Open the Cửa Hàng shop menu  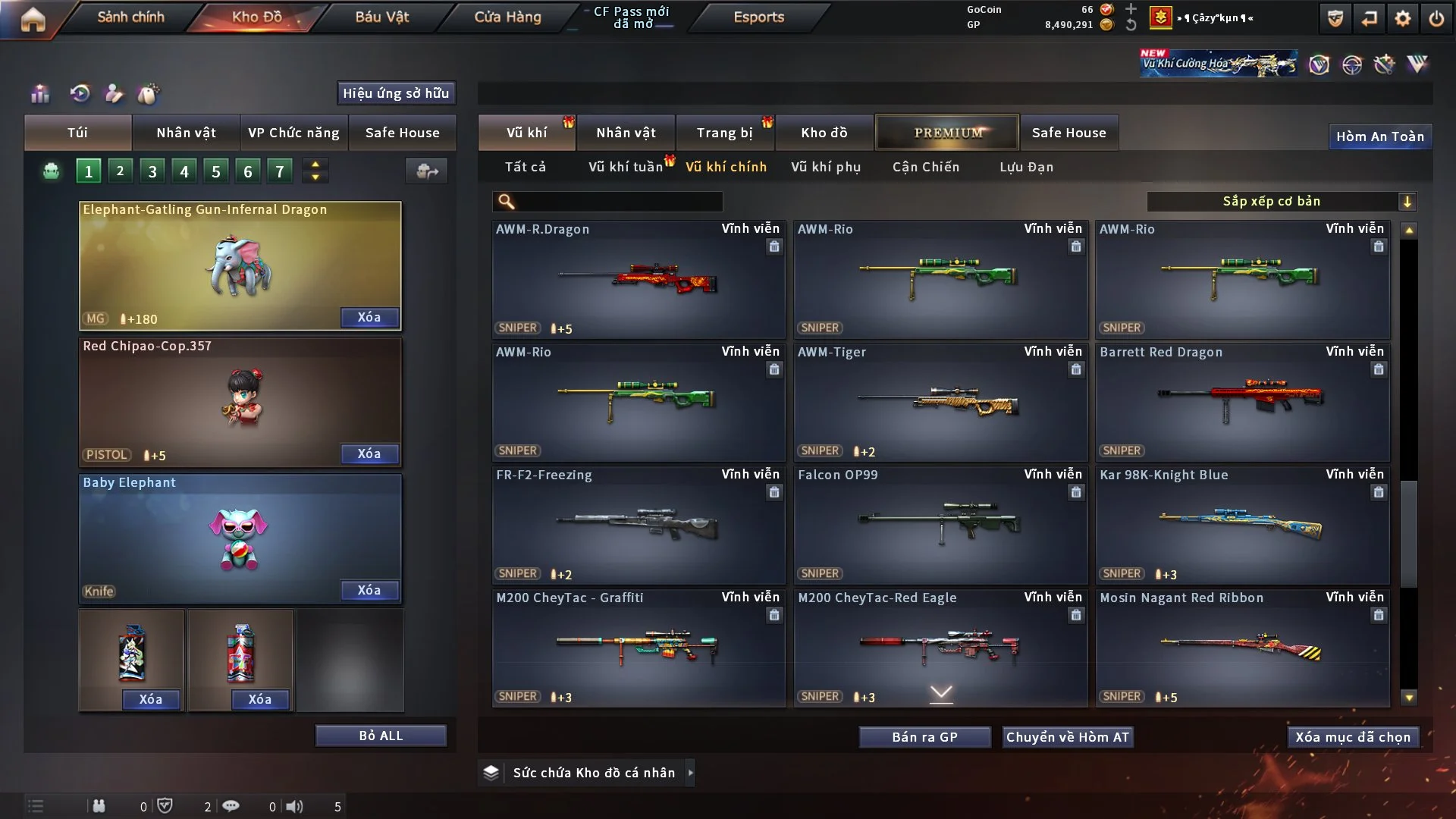507,17
